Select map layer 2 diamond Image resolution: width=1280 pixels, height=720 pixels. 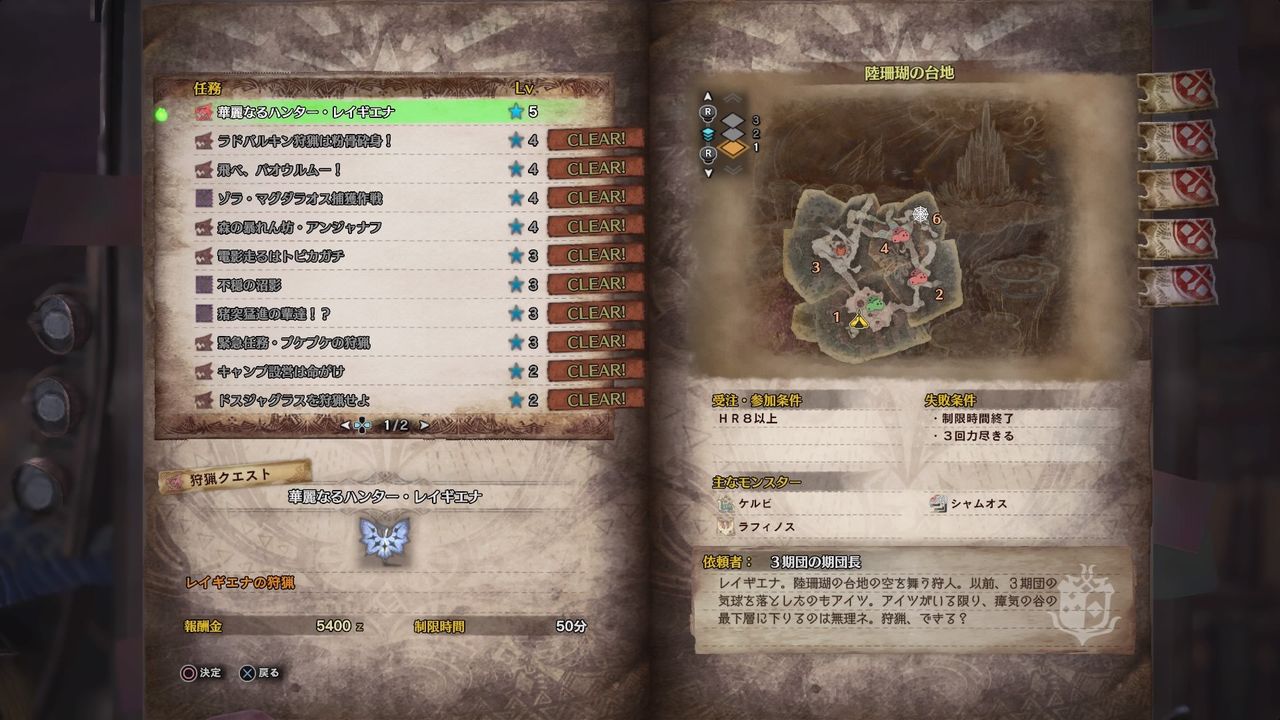(732, 134)
